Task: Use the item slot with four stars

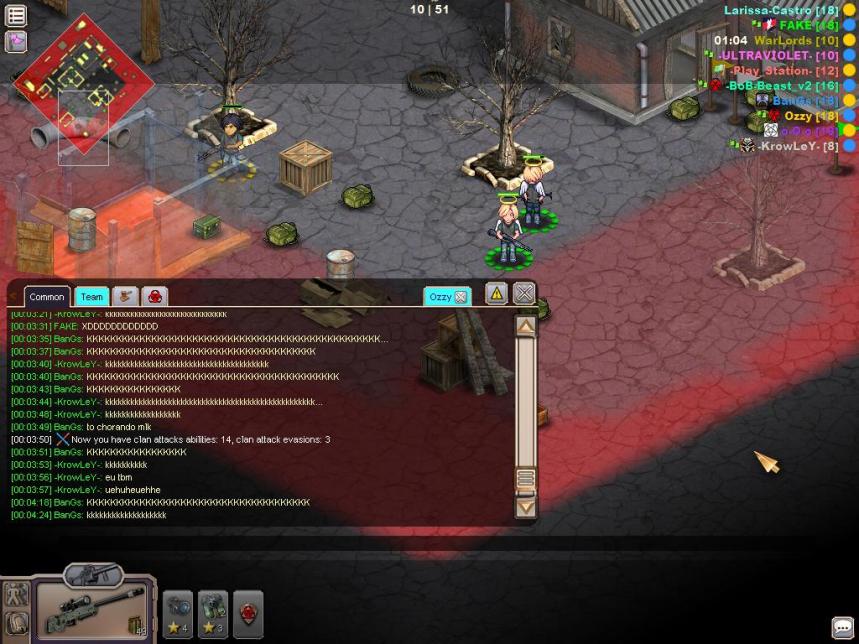Action: coord(178,612)
